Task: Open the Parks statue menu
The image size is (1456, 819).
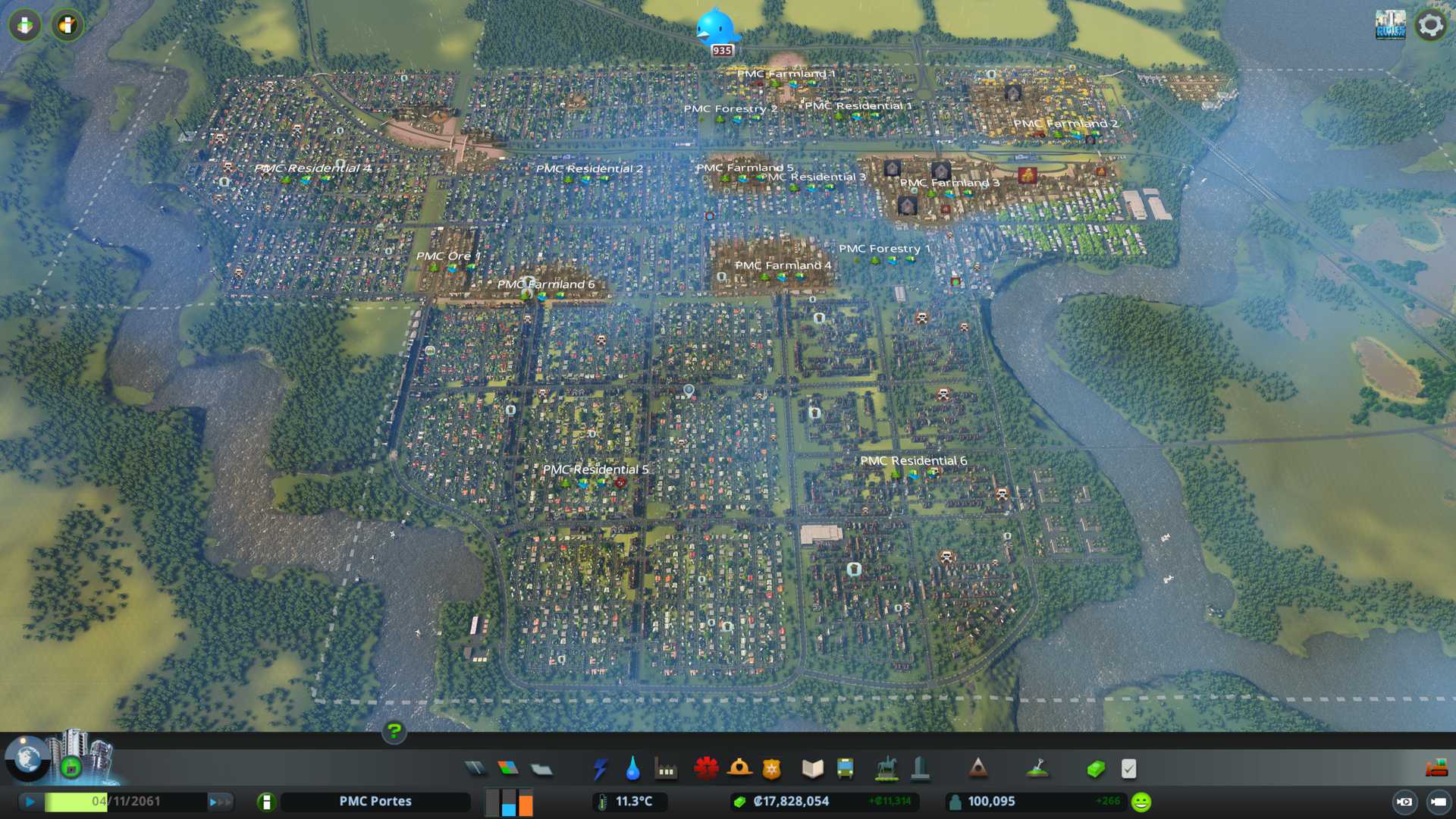Action: 886,769
